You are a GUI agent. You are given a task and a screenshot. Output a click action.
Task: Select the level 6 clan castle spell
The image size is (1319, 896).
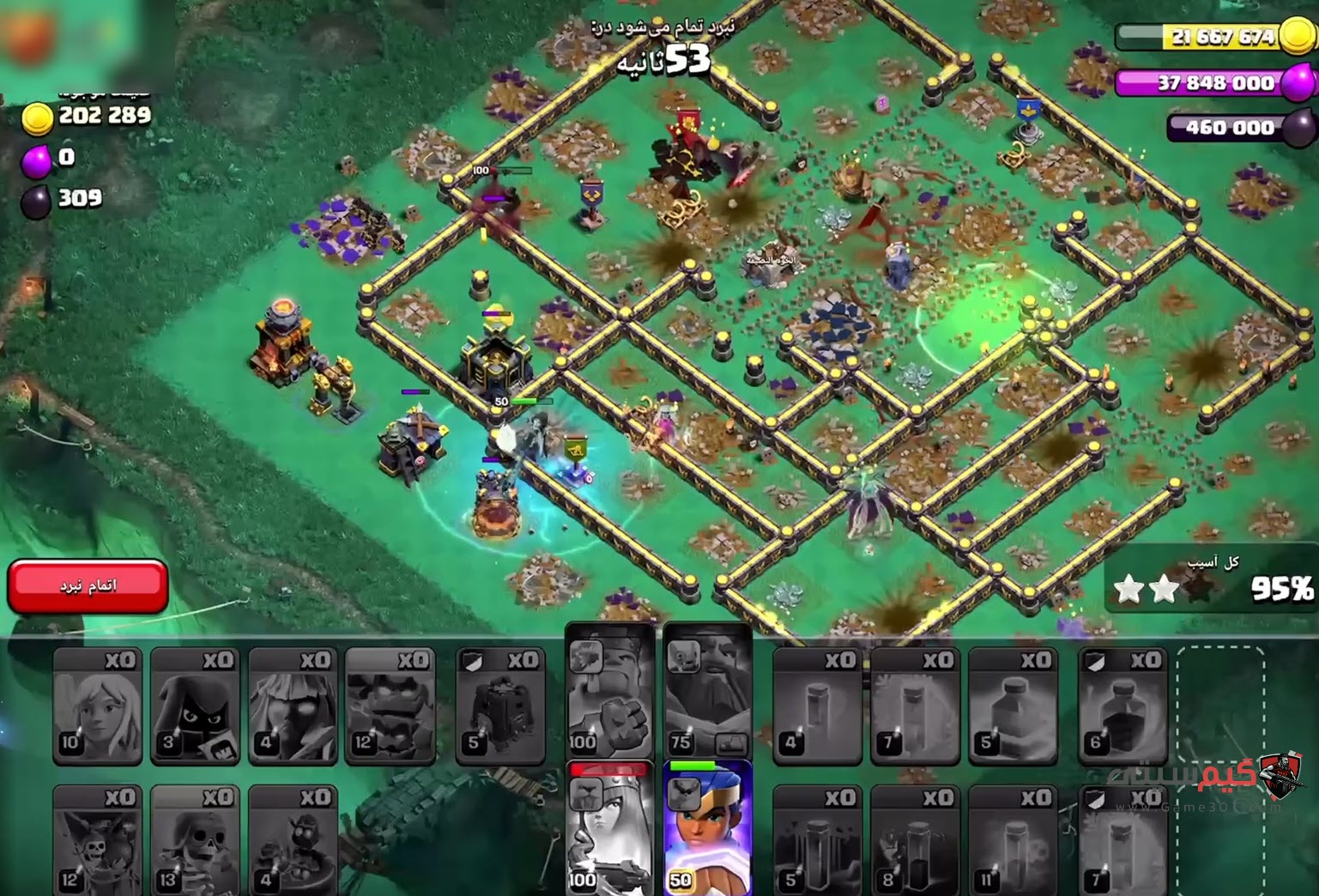tap(1122, 705)
